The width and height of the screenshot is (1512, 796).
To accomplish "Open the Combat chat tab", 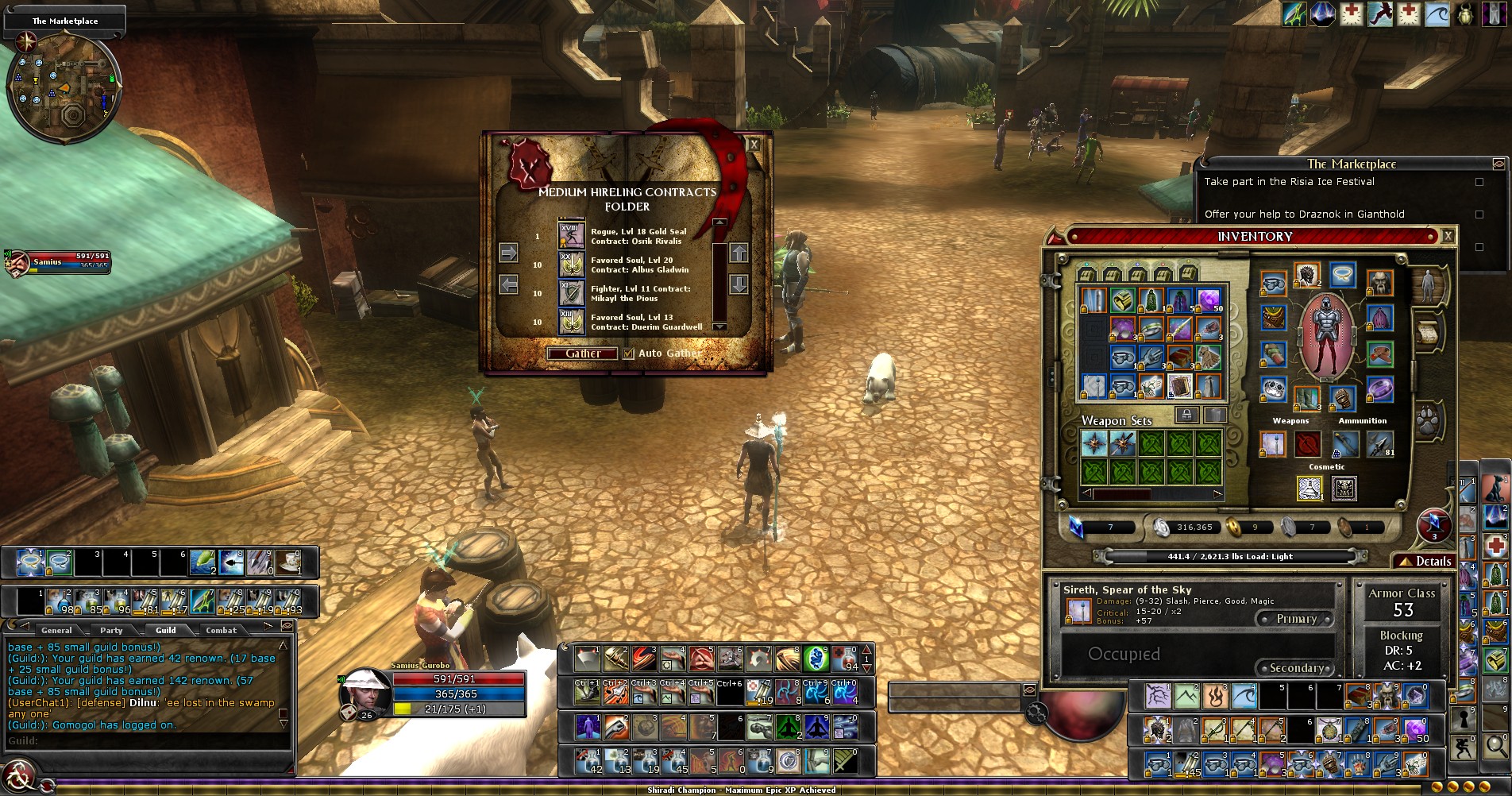I will (221, 630).
